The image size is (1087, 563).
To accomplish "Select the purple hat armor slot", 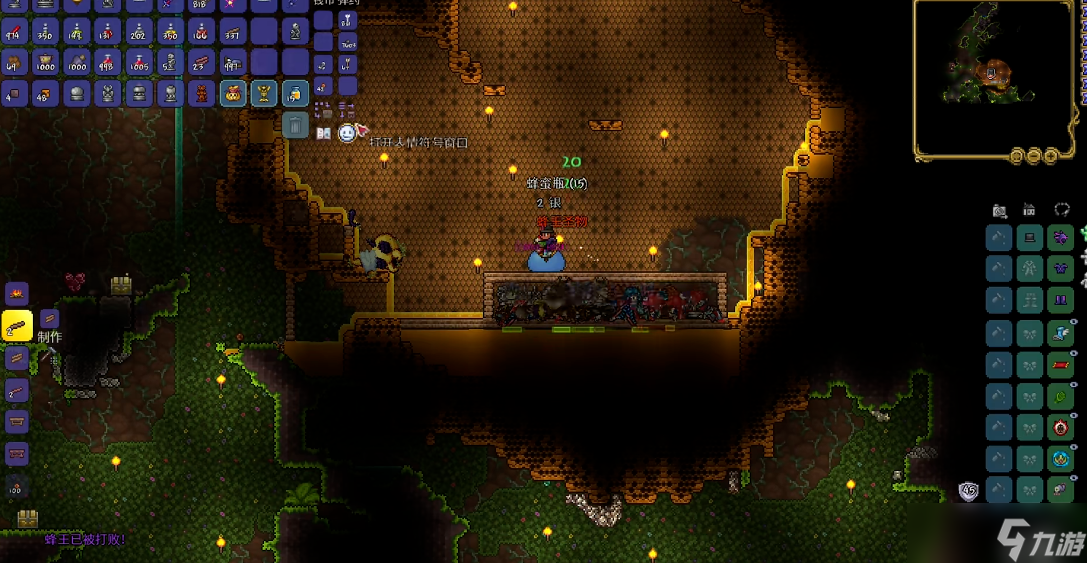I will tap(1060, 238).
